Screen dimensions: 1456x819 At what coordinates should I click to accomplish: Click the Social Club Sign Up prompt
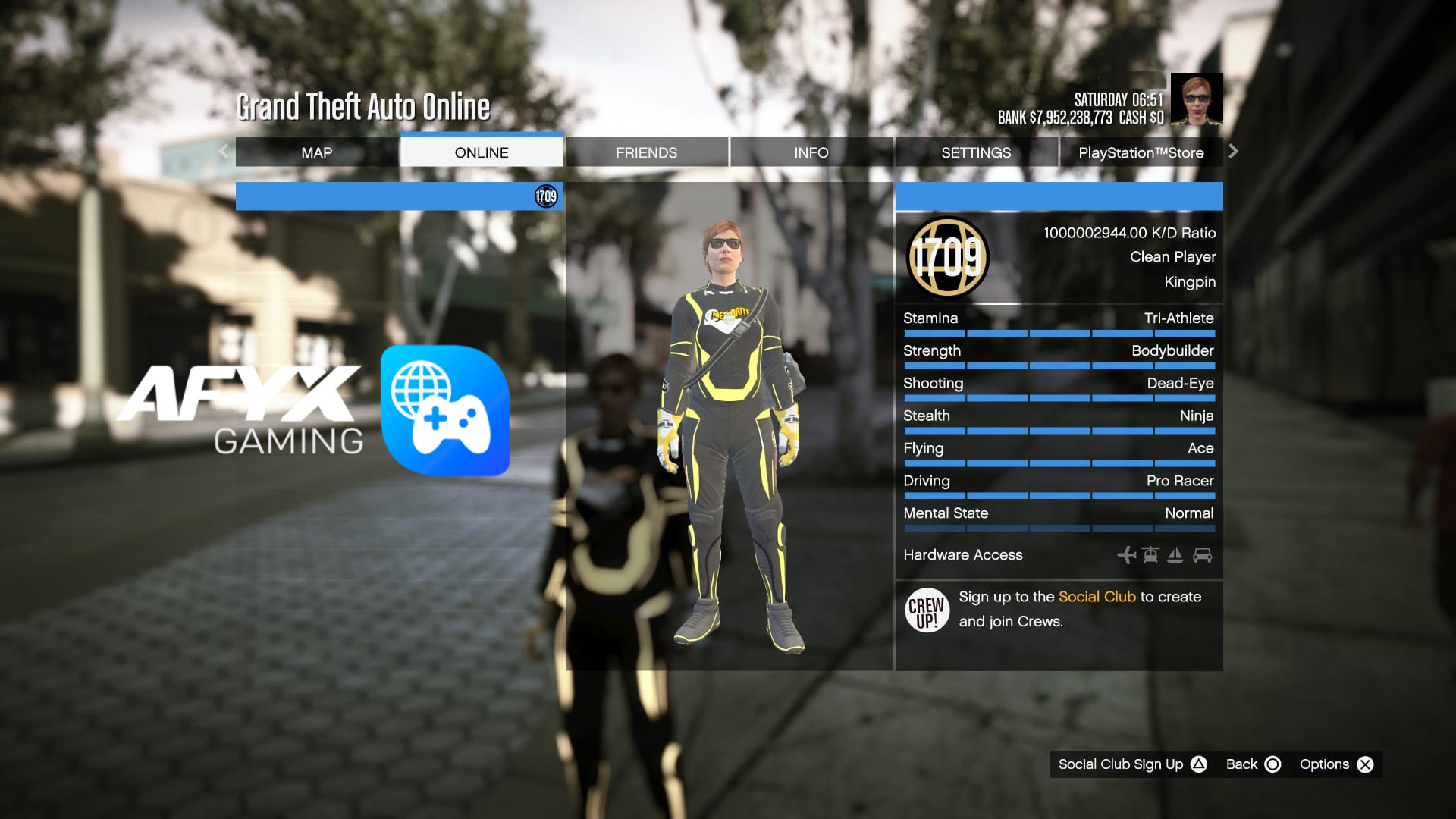coord(1131,764)
